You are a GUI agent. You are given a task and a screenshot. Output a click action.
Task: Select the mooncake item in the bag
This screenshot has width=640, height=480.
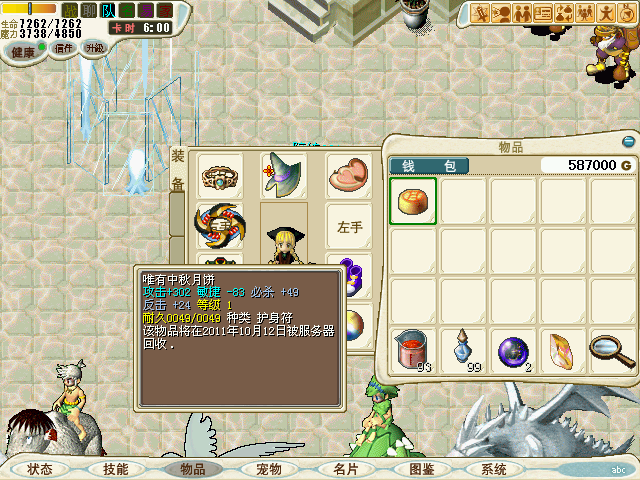413,202
